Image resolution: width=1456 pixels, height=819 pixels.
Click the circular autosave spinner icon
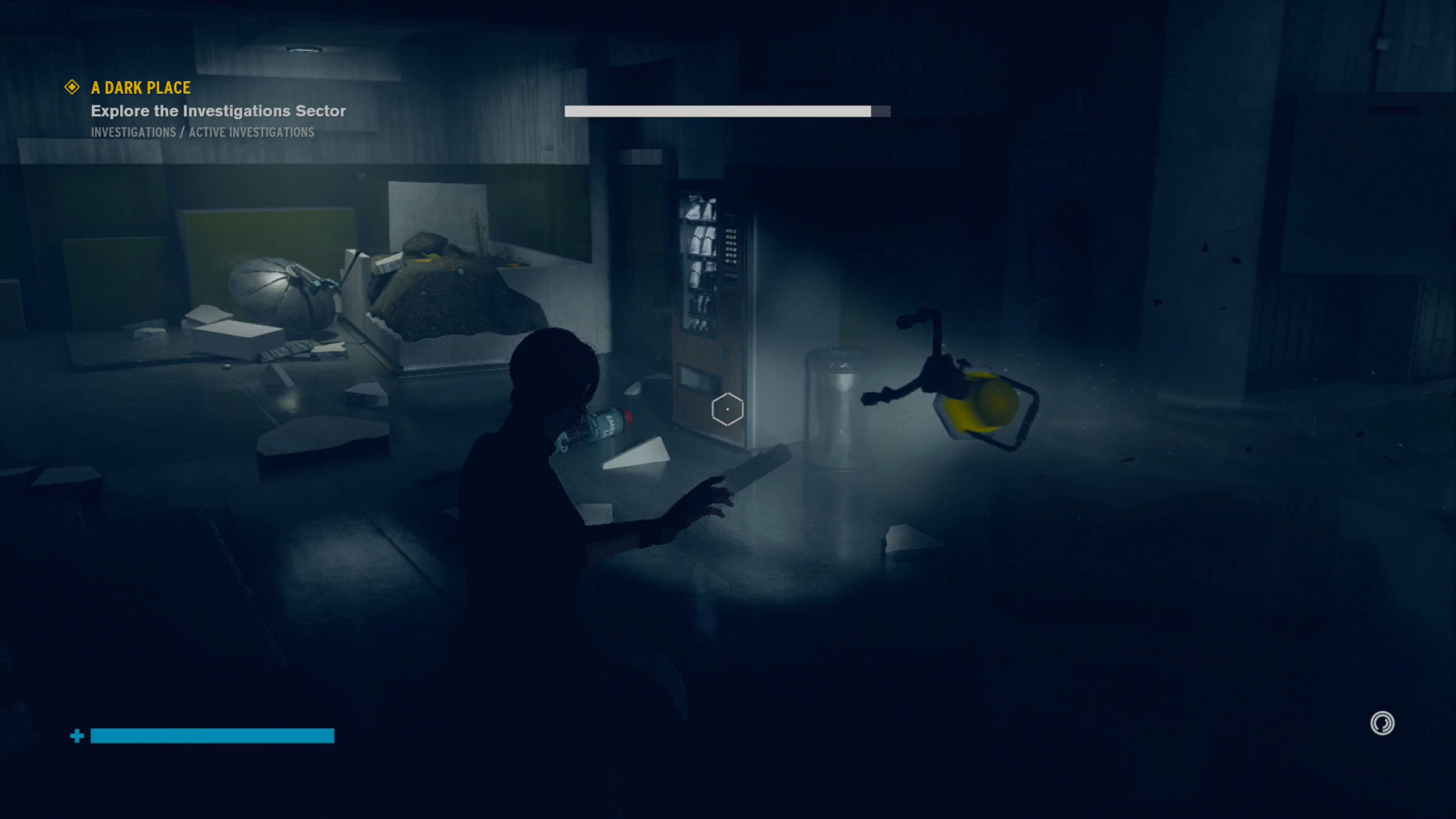1381,724
